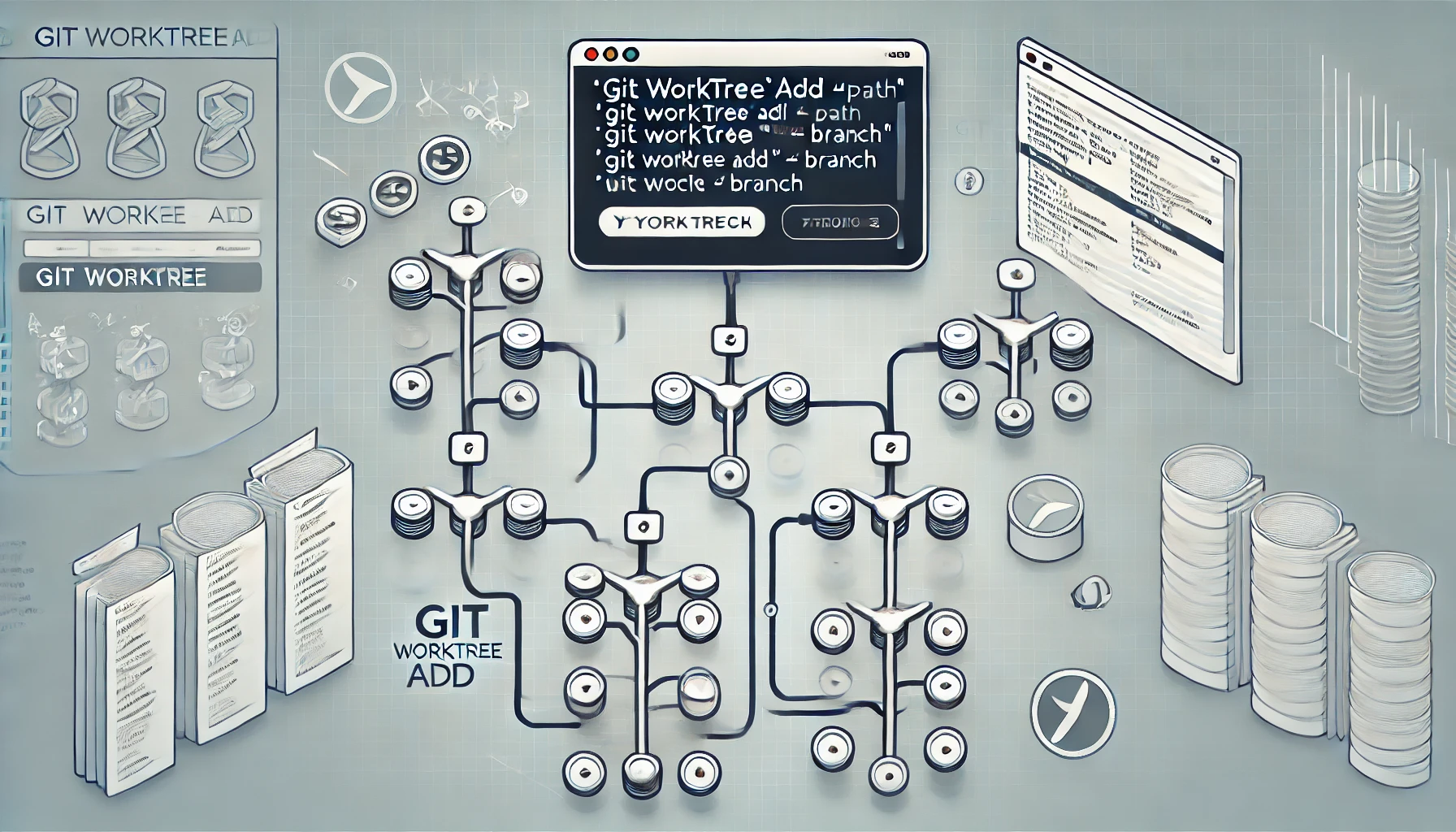Select the highlighted GIT WORKTREE row

(140, 278)
